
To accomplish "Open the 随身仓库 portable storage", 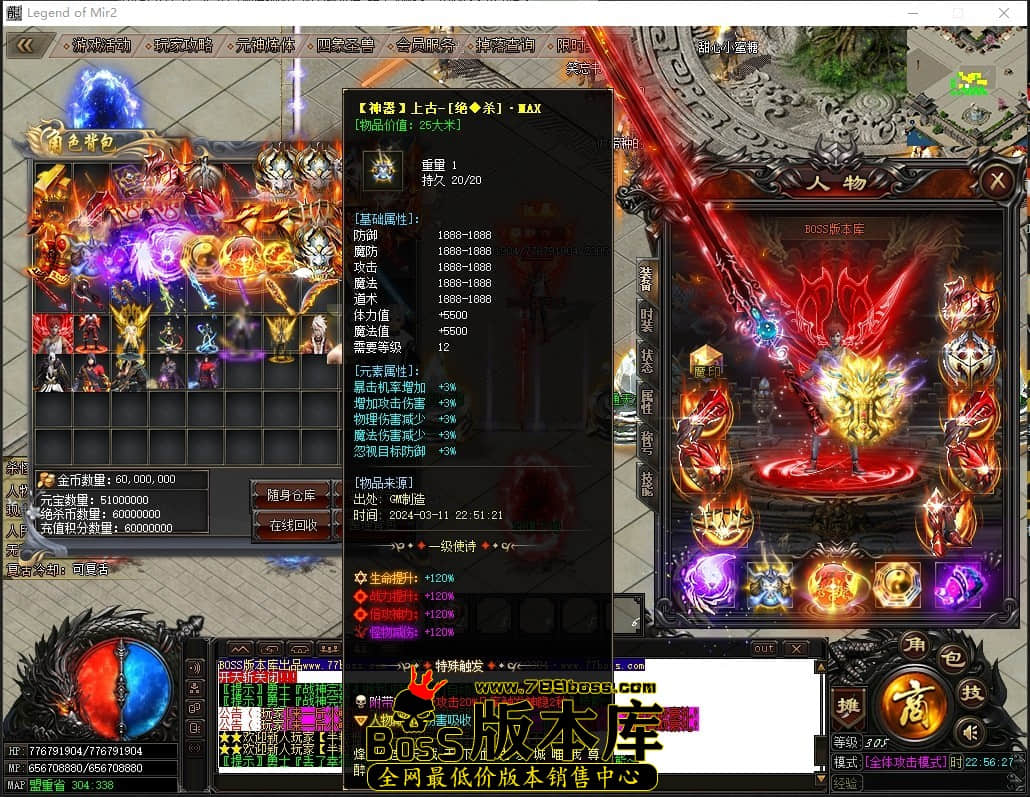I will tap(293, 495).
